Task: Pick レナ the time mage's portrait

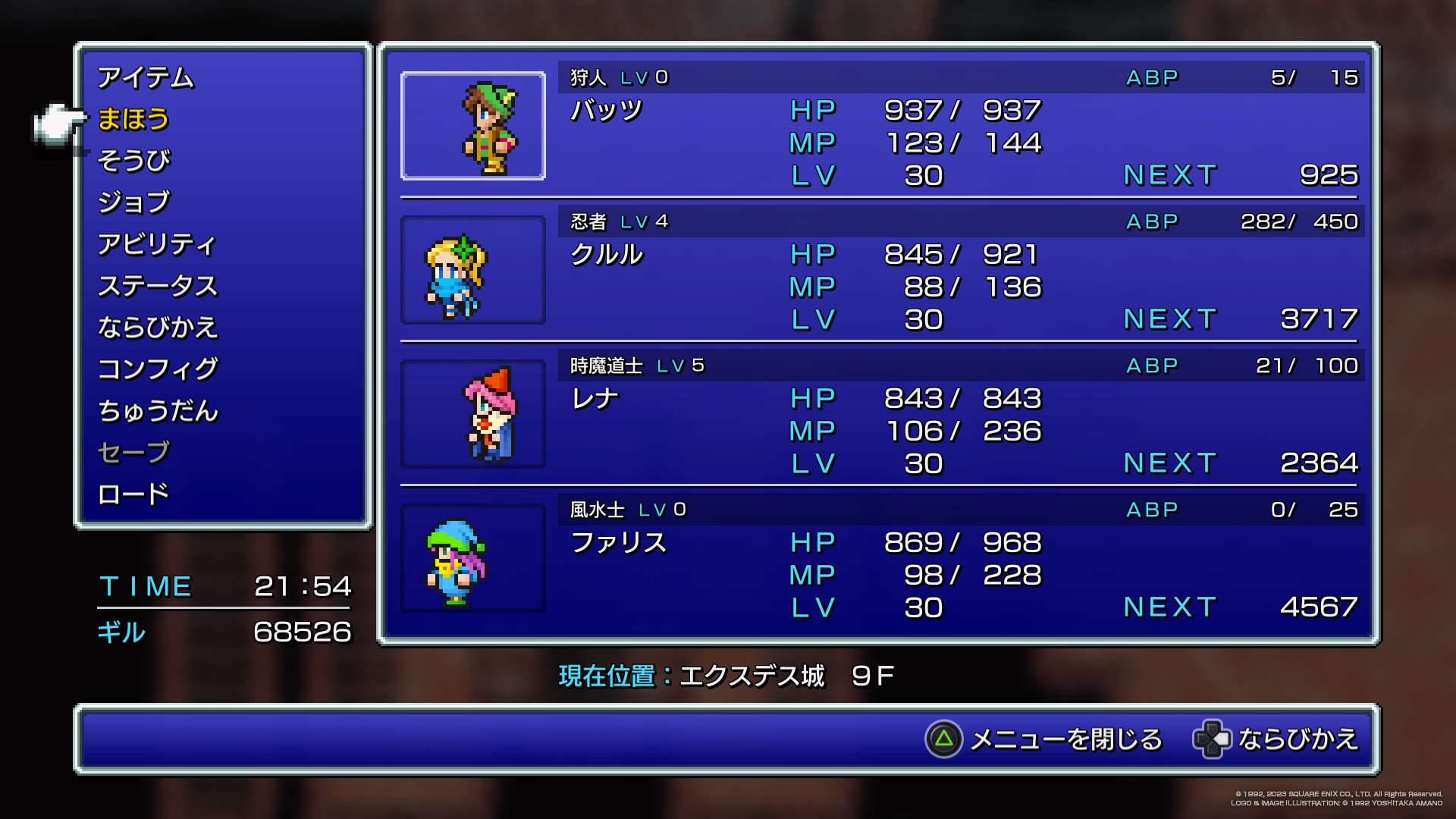Action: click(x=473, y=414)
